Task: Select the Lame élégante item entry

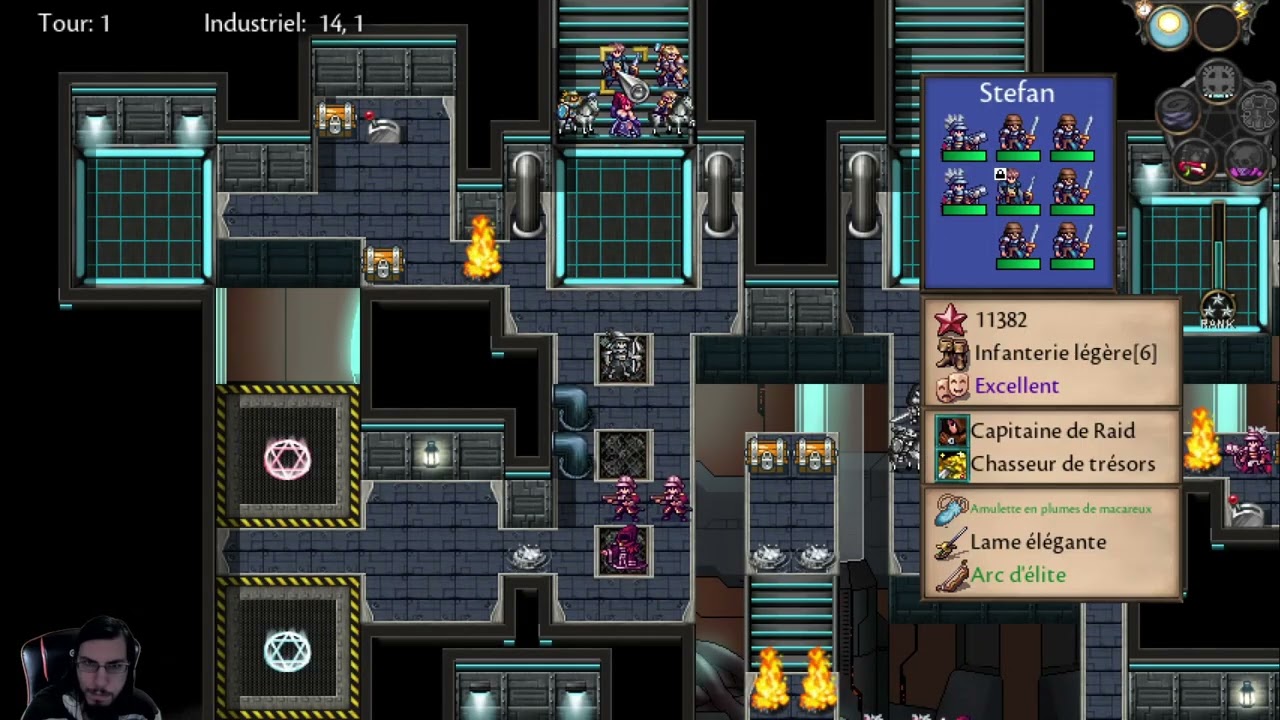Action: [1038, 542]
